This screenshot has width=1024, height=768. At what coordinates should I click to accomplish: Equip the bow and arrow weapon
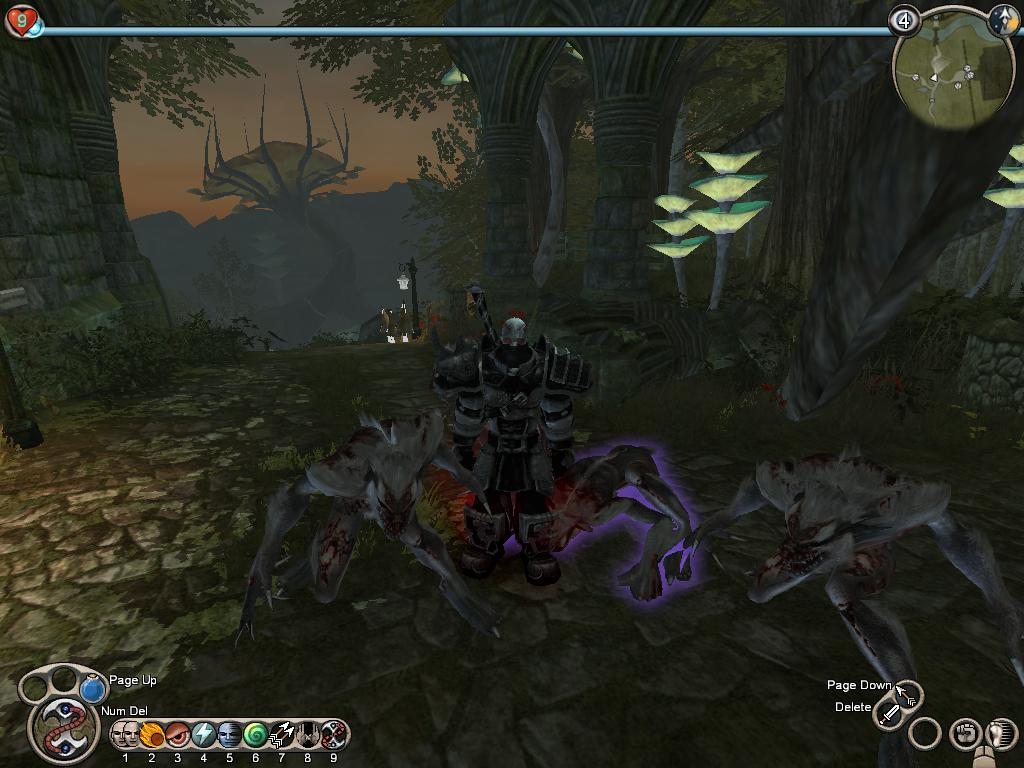(x=907, y=692)
